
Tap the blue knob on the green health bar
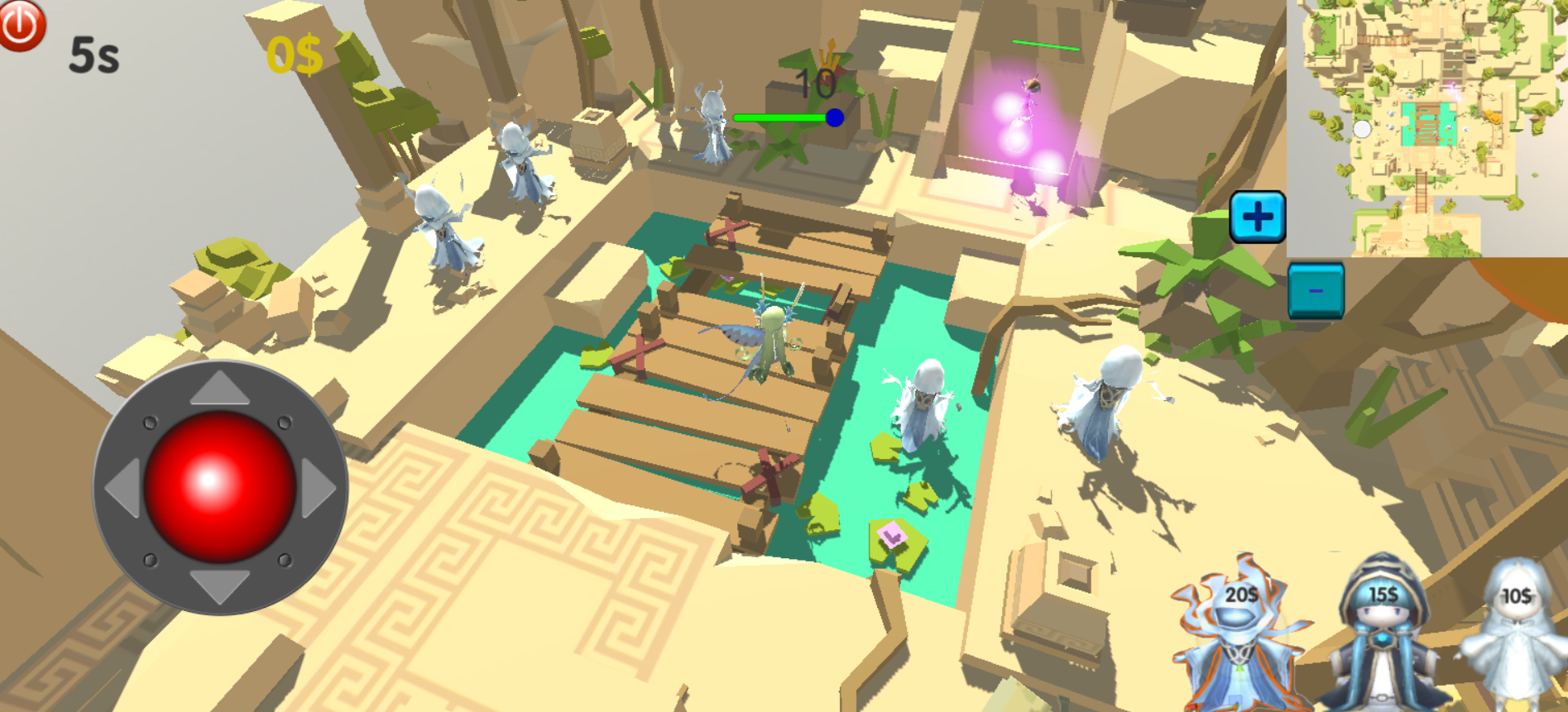(x=835, y=118)
